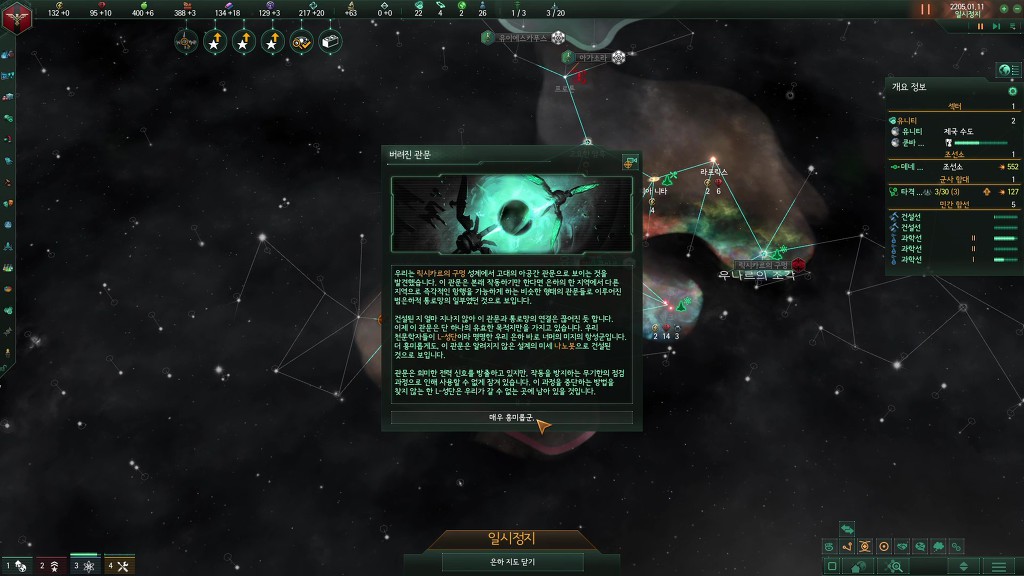Toggle the hyperlane route map filter
This screenshot has height=576, width=1024.
(847, 546)
